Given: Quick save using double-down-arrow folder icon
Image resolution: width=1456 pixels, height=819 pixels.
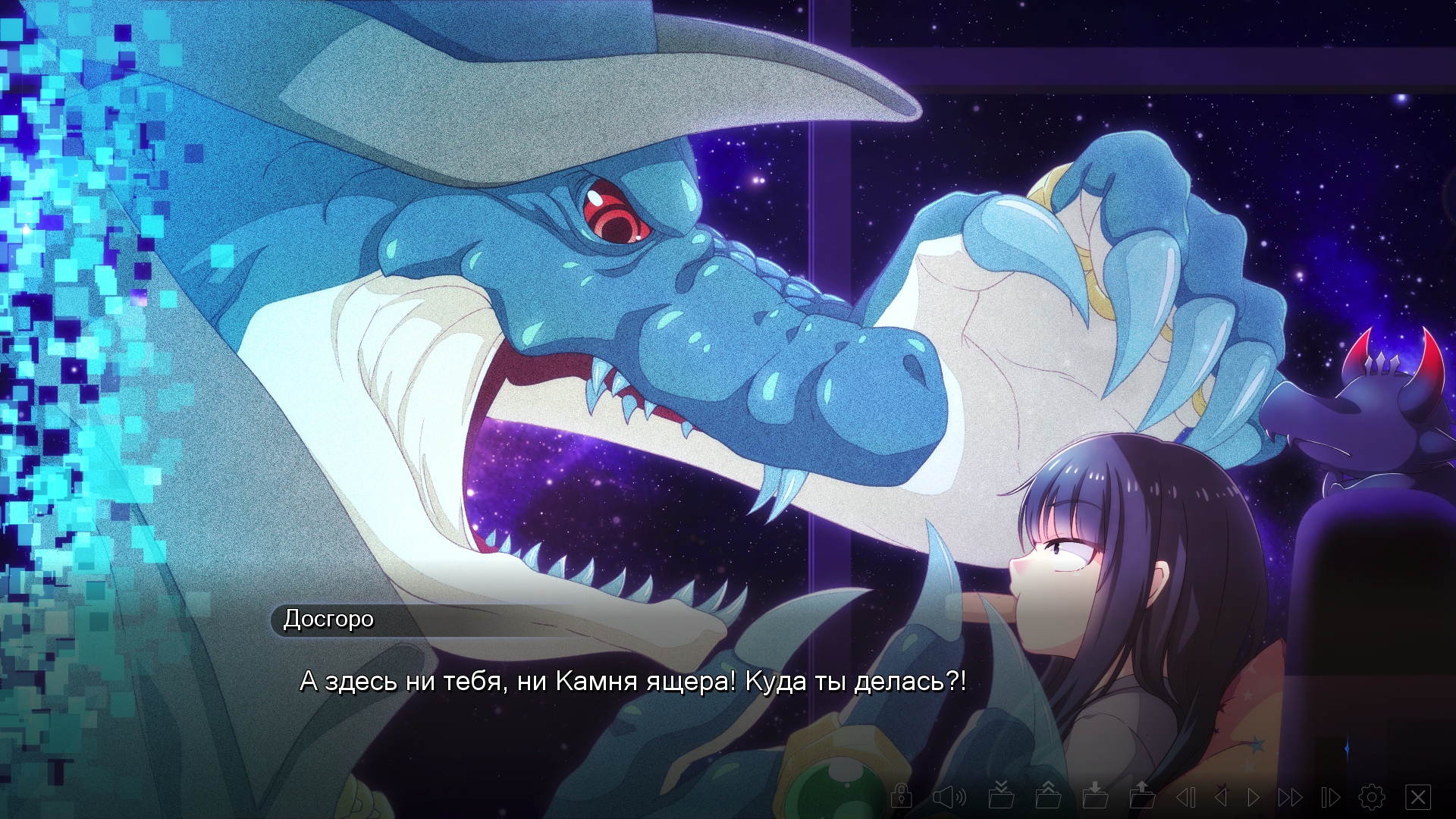Looking at the screenshot, I should point(1002,795).
